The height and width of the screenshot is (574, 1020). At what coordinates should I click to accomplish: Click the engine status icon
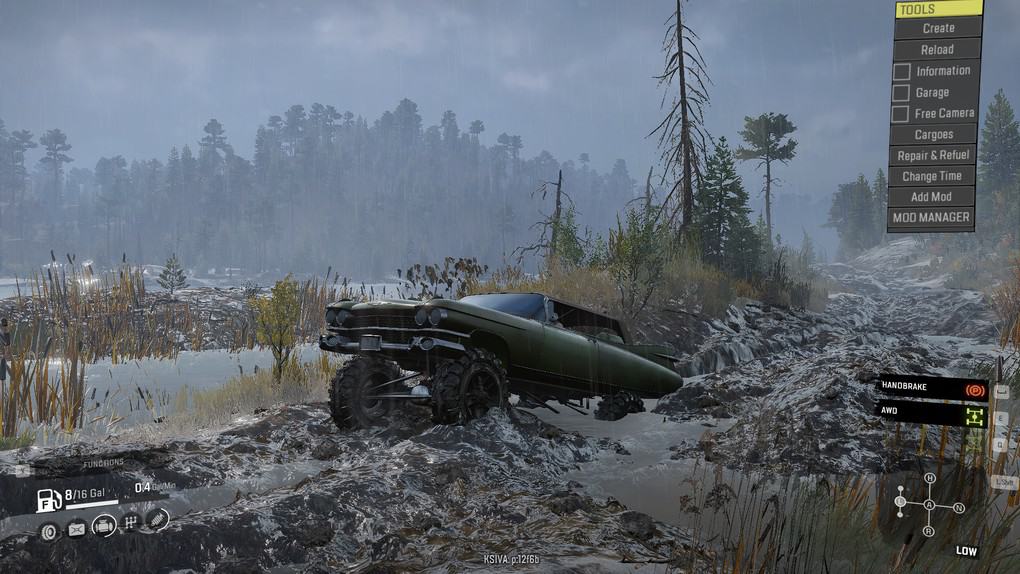[x=104, y=525]
